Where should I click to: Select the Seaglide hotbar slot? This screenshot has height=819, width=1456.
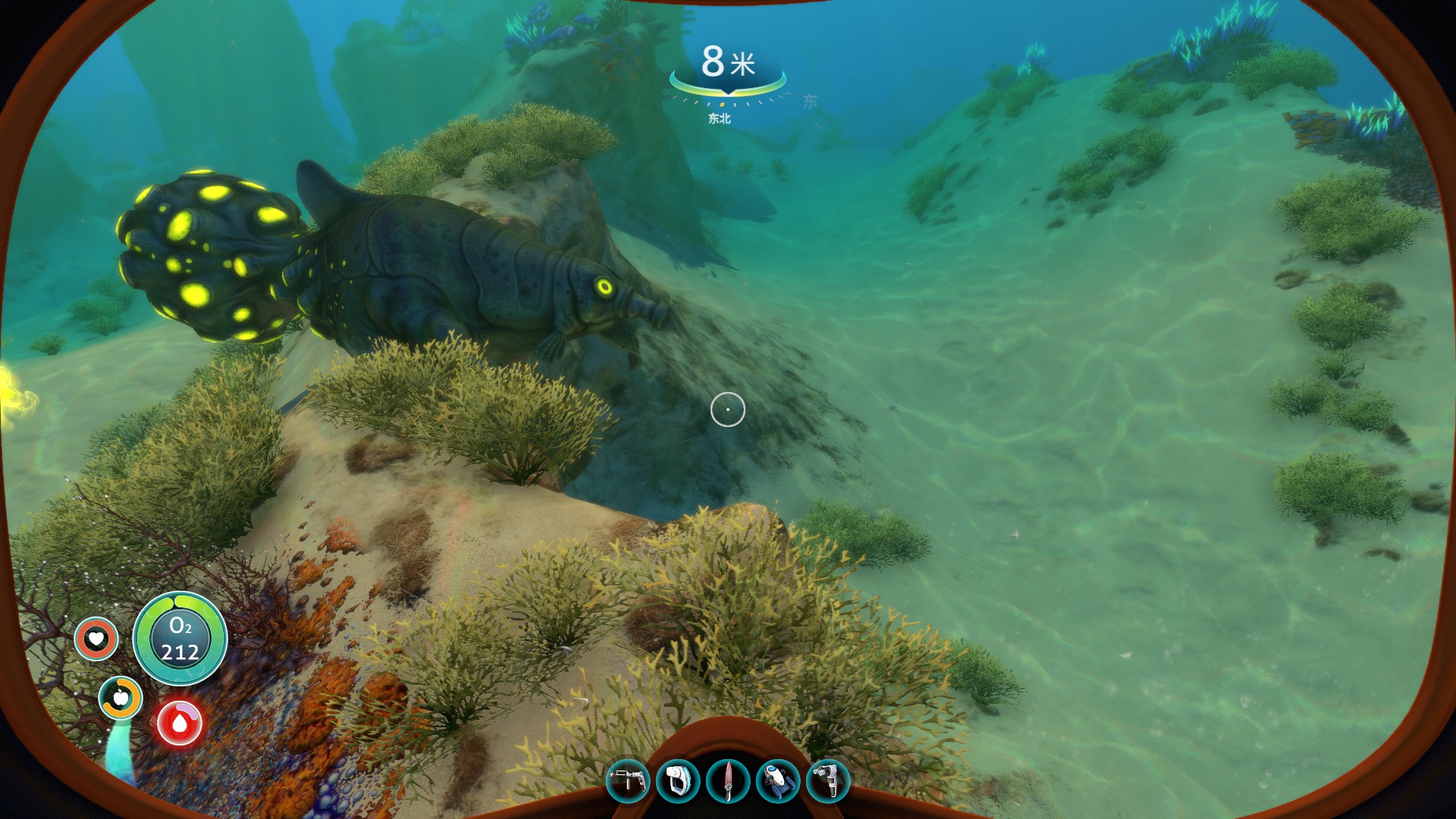click(778, 781)
